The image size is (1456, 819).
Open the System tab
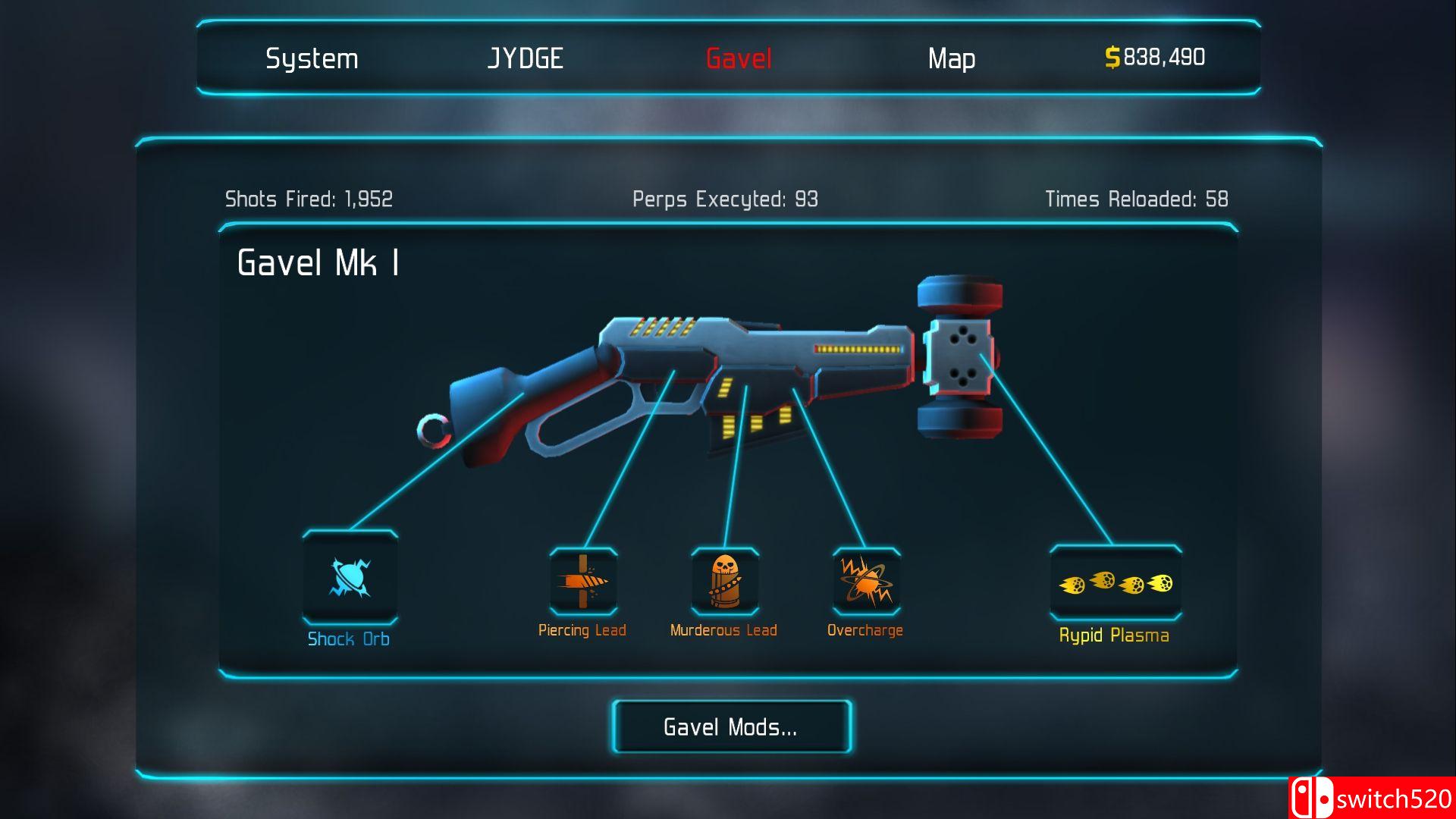pos(312,58)
